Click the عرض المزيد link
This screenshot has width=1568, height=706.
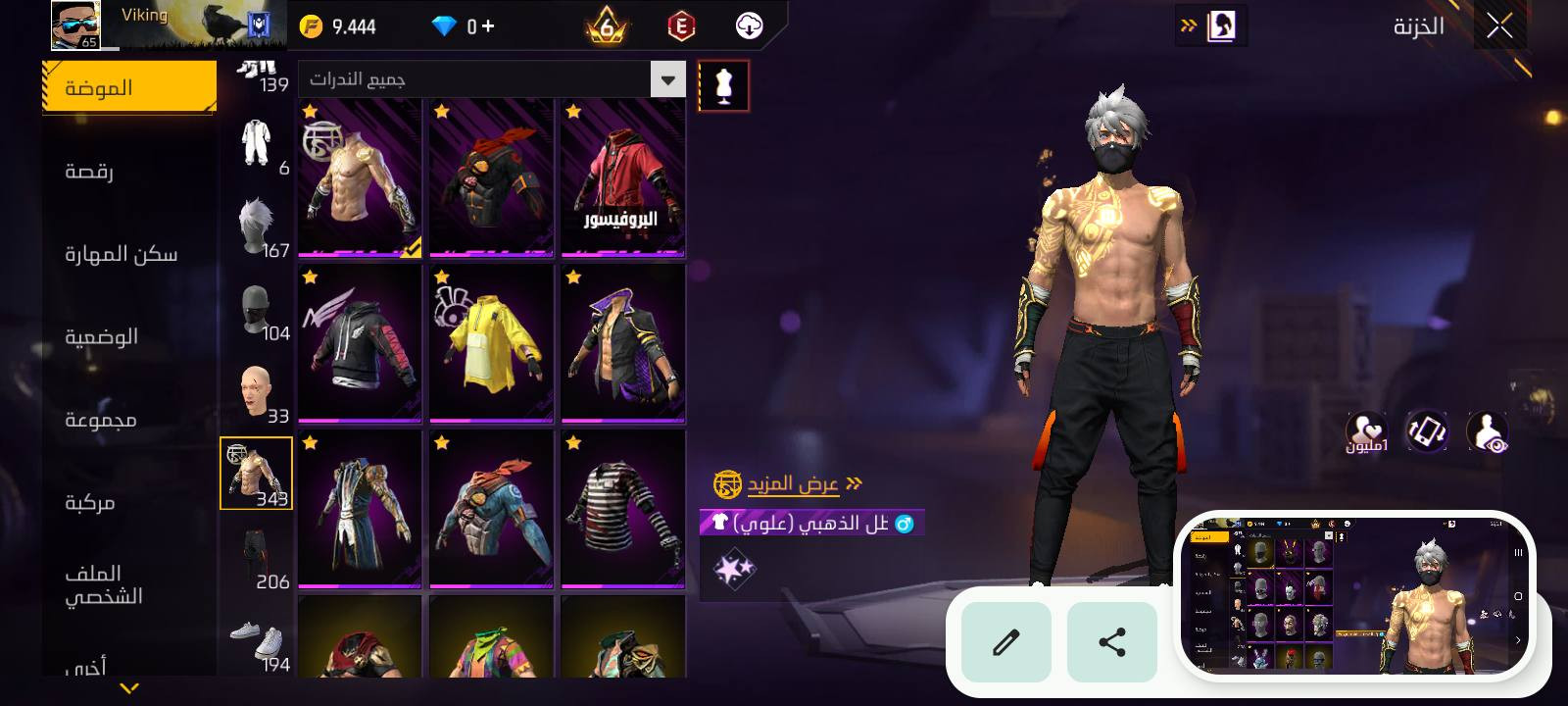click(793, 483)
